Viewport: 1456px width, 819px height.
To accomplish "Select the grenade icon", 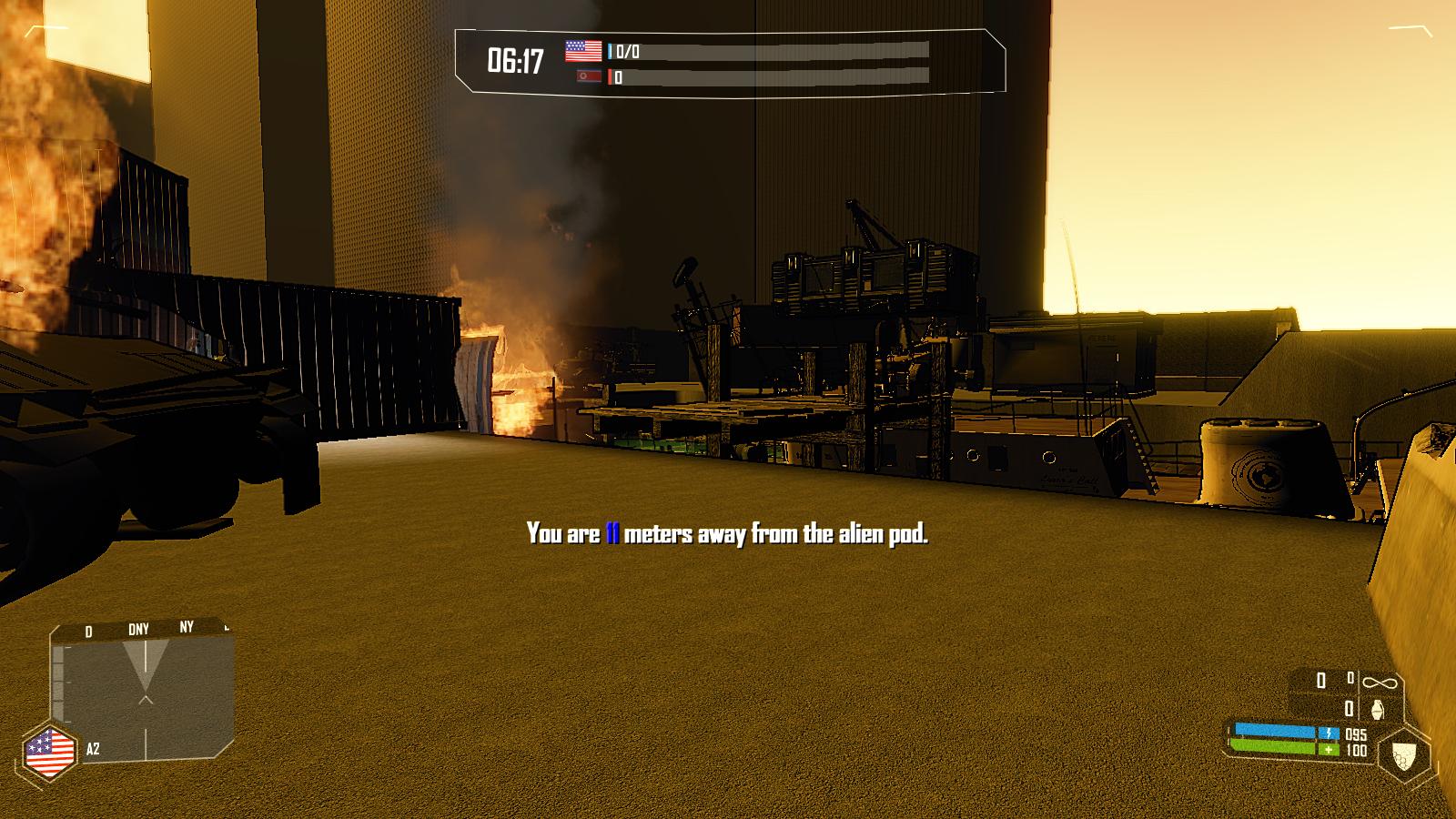I will (1377, 708).
